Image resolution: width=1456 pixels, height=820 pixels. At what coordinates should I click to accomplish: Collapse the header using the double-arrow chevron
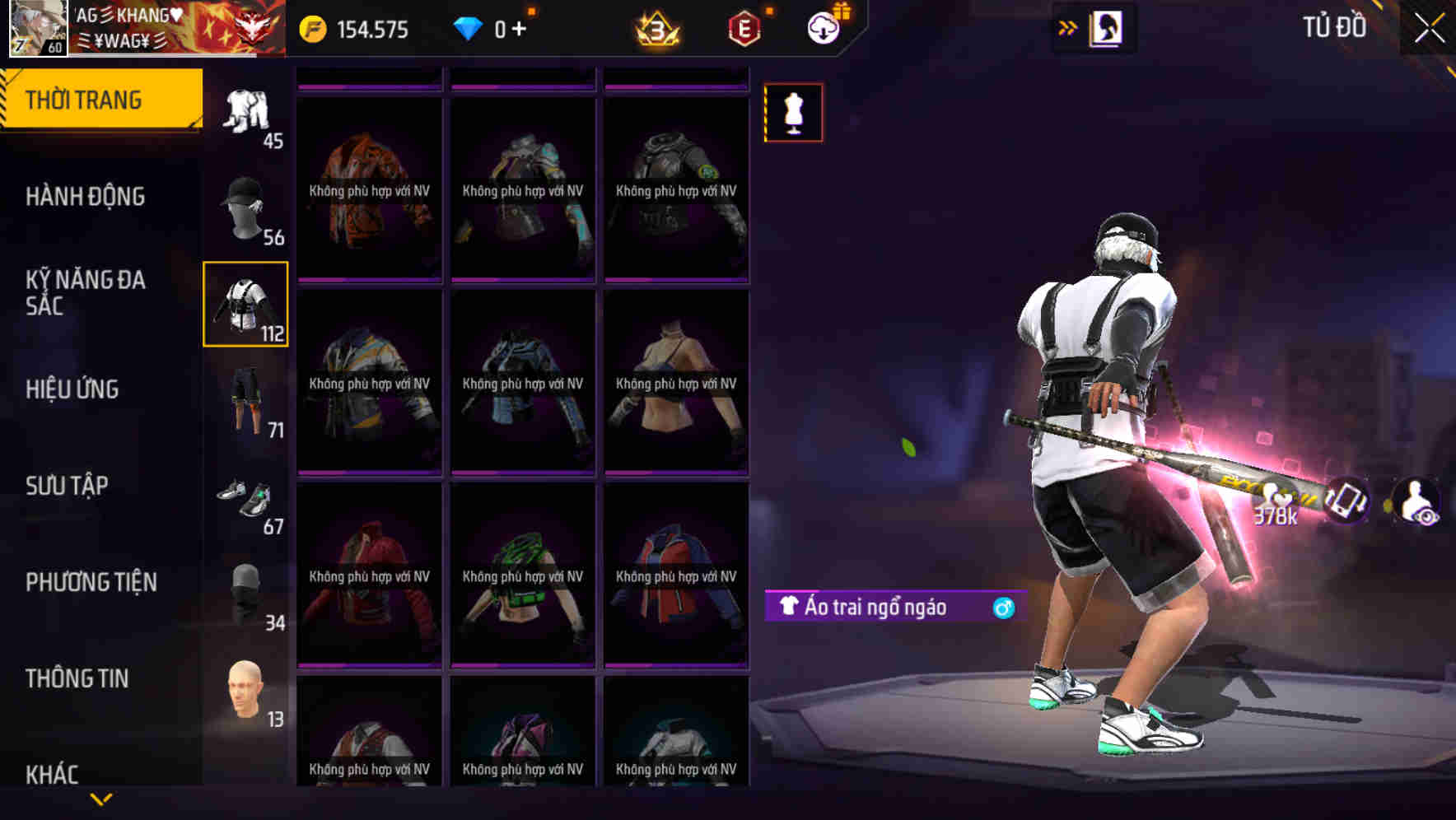1068,27
